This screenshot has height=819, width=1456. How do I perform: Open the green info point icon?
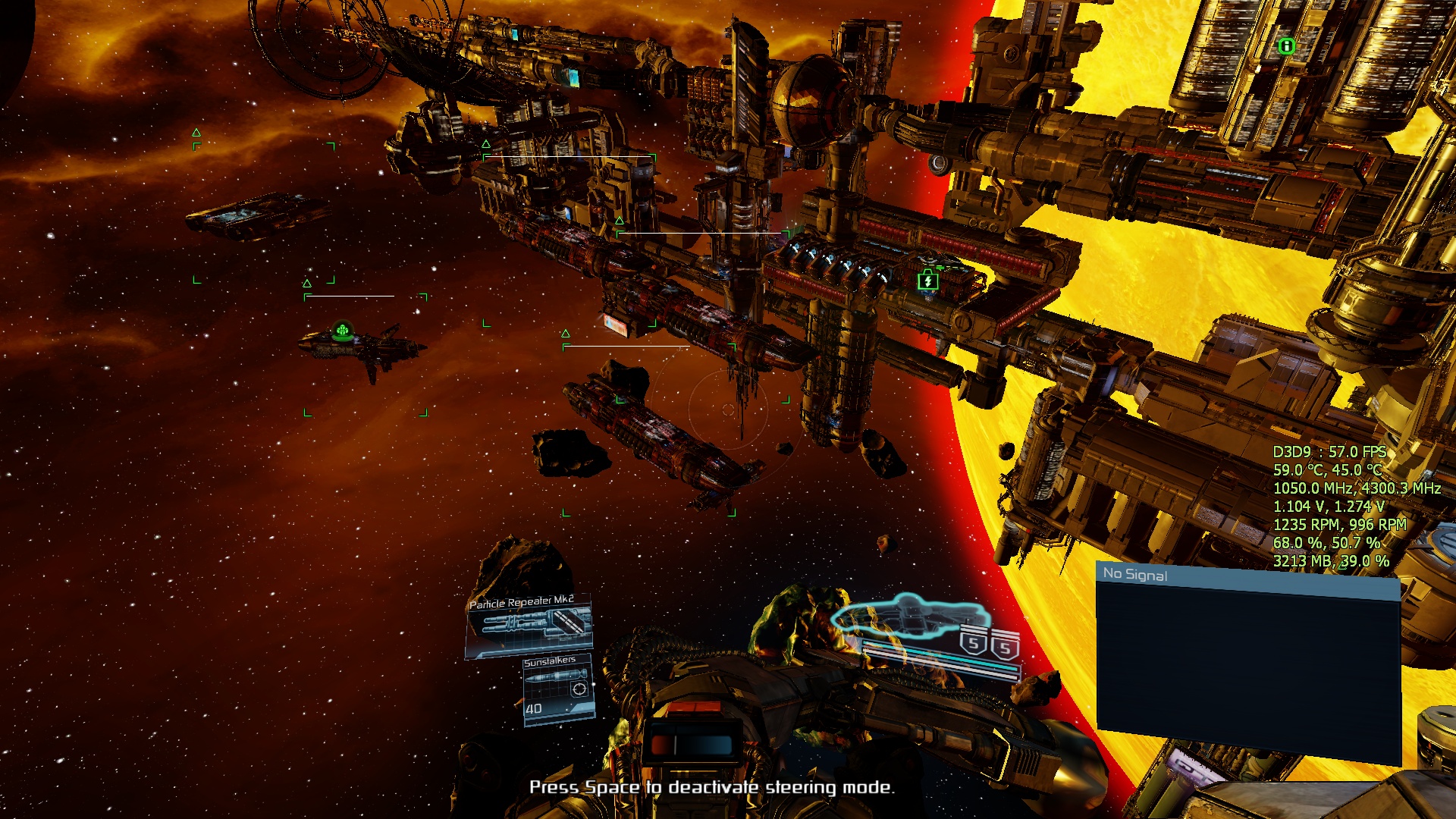1286,46
